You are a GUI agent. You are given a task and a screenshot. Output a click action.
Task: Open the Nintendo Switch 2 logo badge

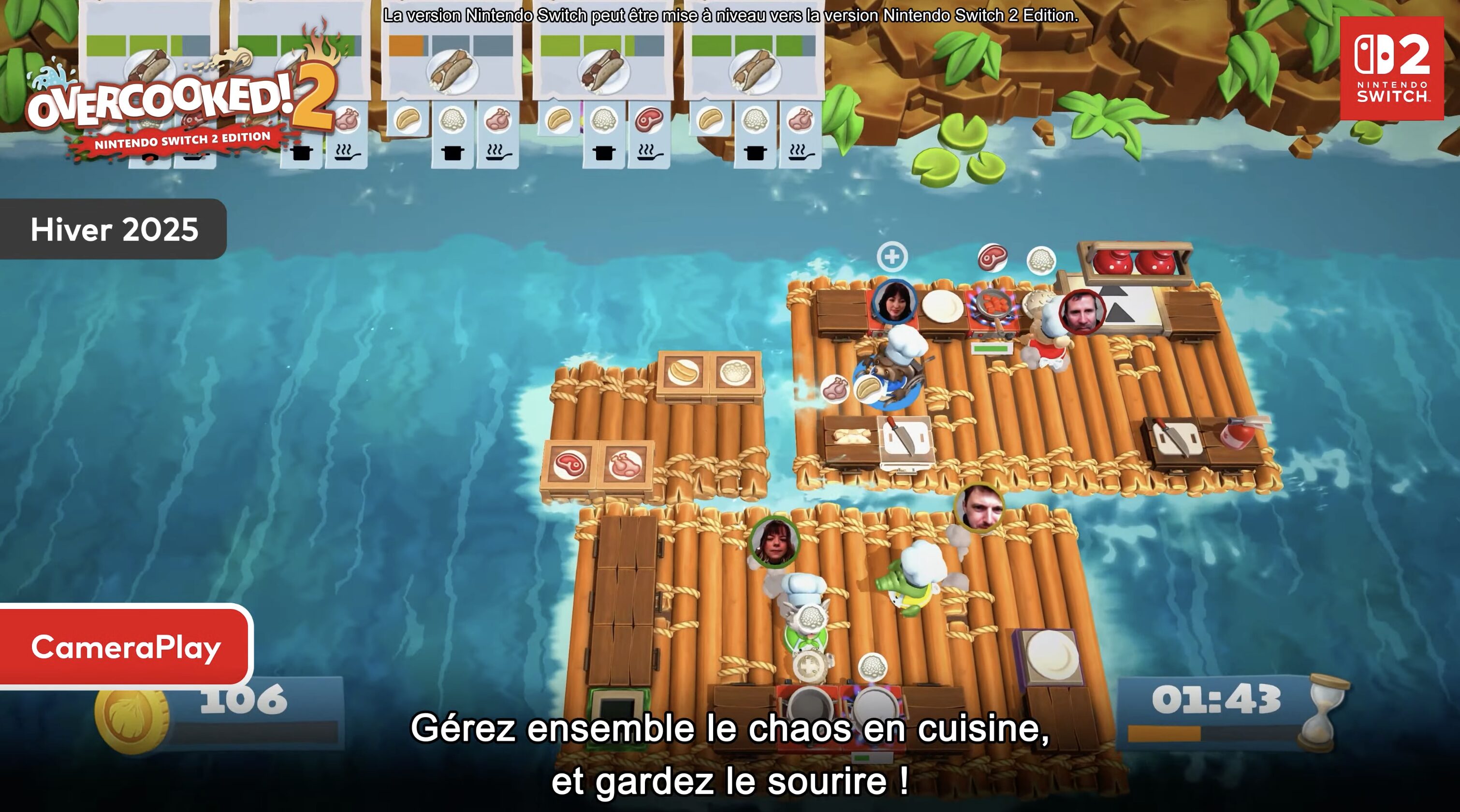click(x=1391, y=69)
